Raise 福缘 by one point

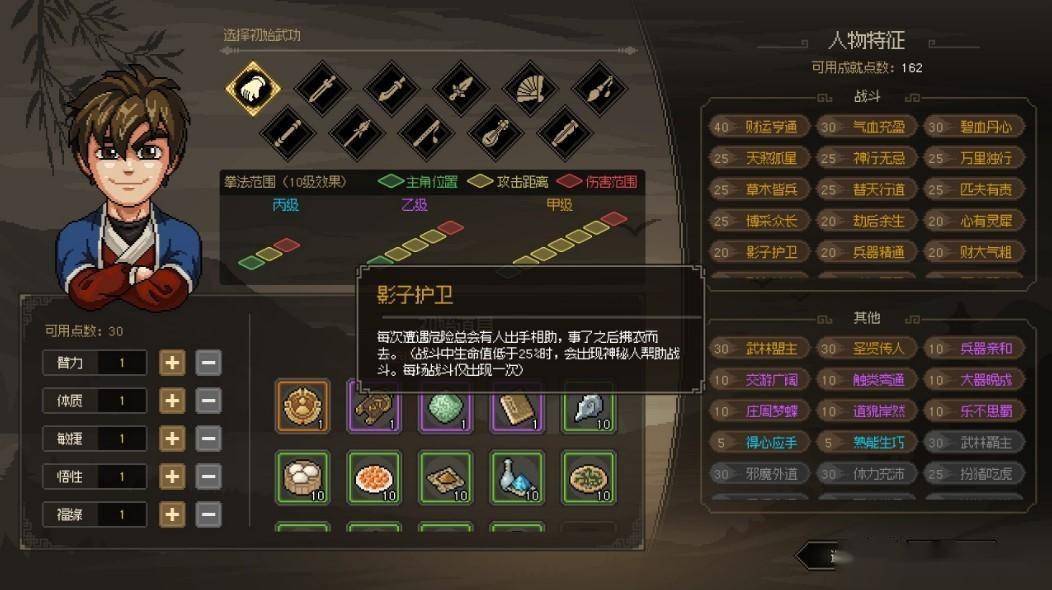(x=173, y=515)
